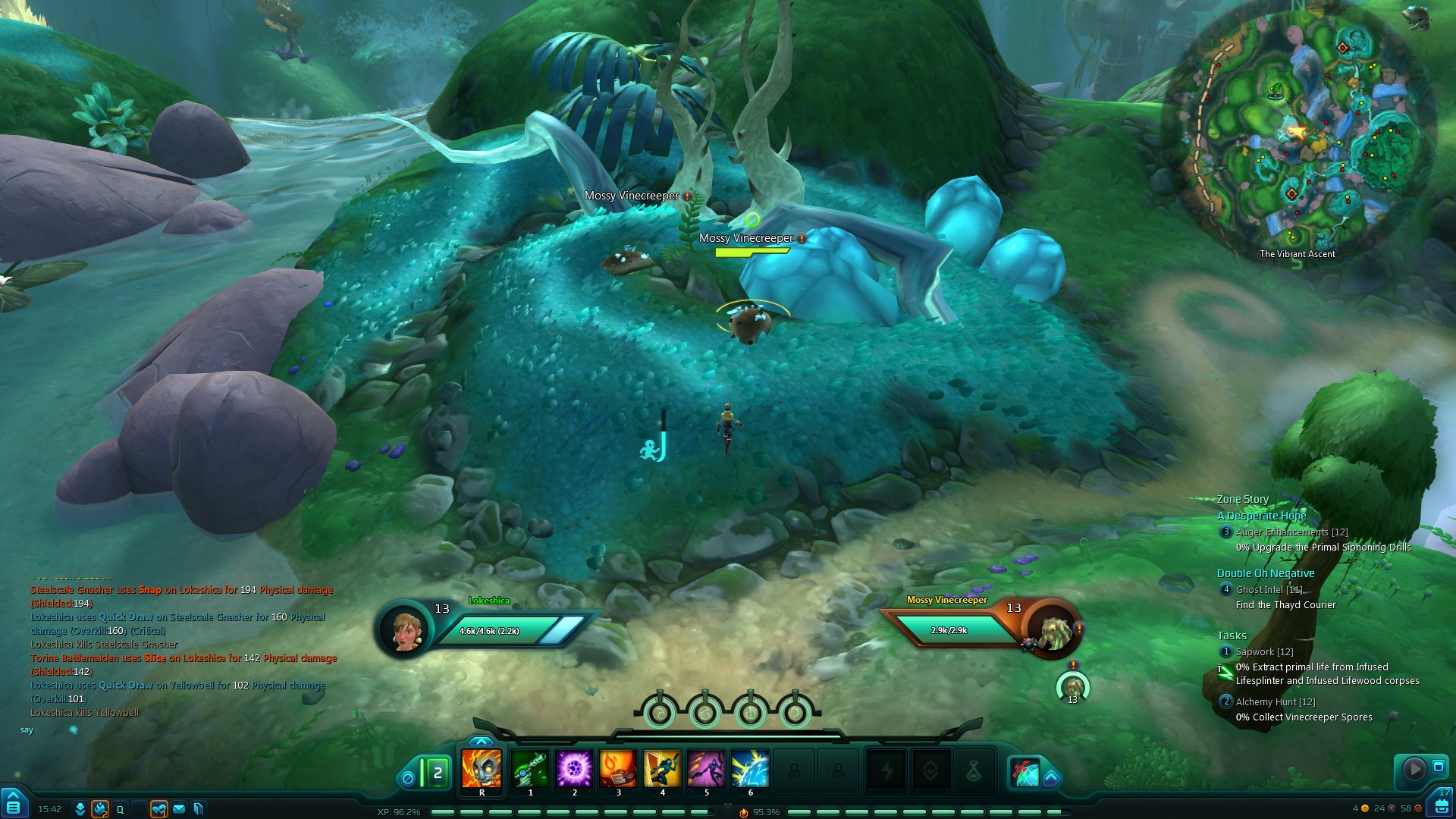This screenshot has height=819, width=1456.
Task: Use the purple leaping gunner ability, slot 5
Action: pyautogui.click(x=706, y=768)
